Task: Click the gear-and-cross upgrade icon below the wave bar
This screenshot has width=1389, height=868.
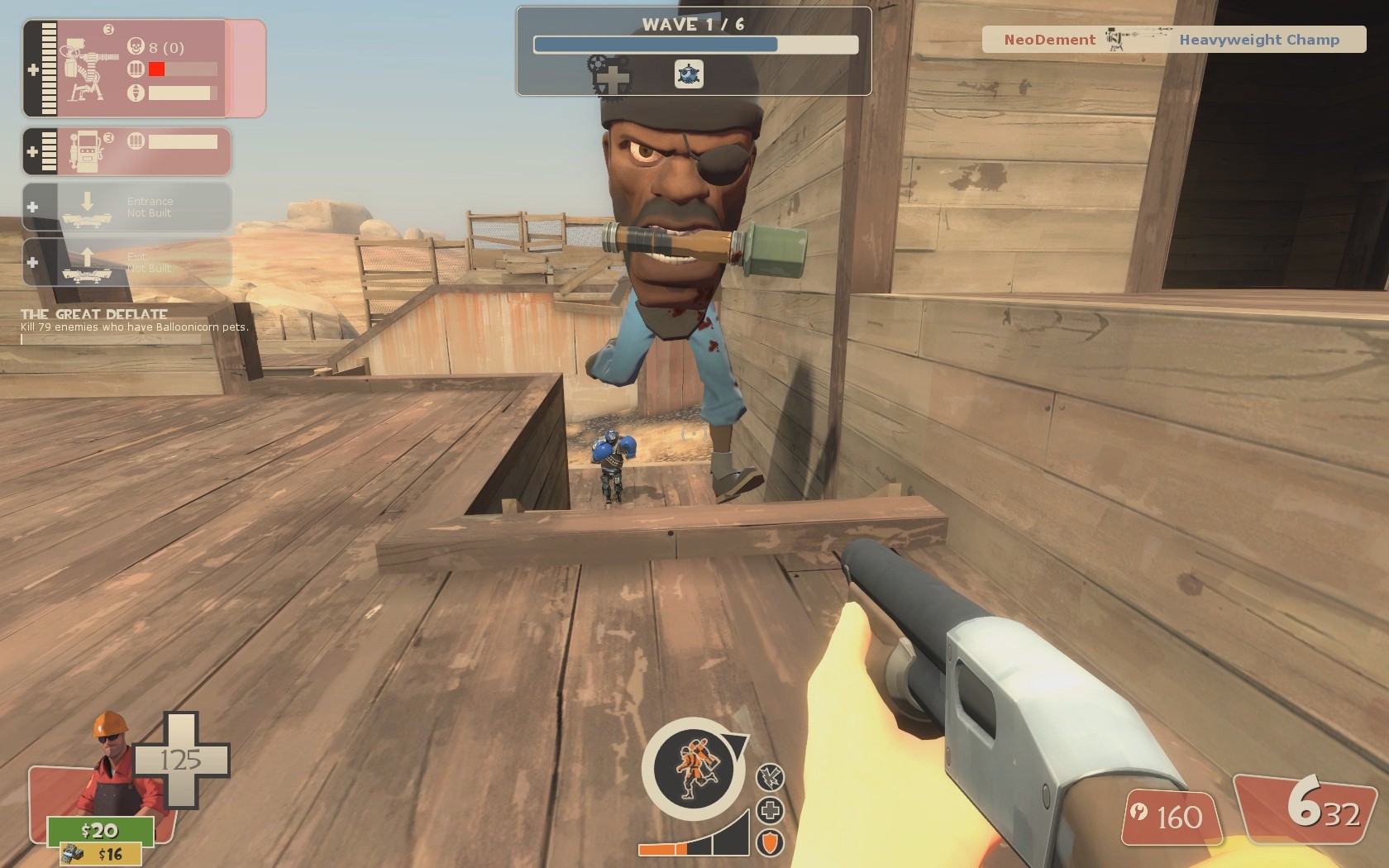Action: pyautogui.click(x=609, y=76)
